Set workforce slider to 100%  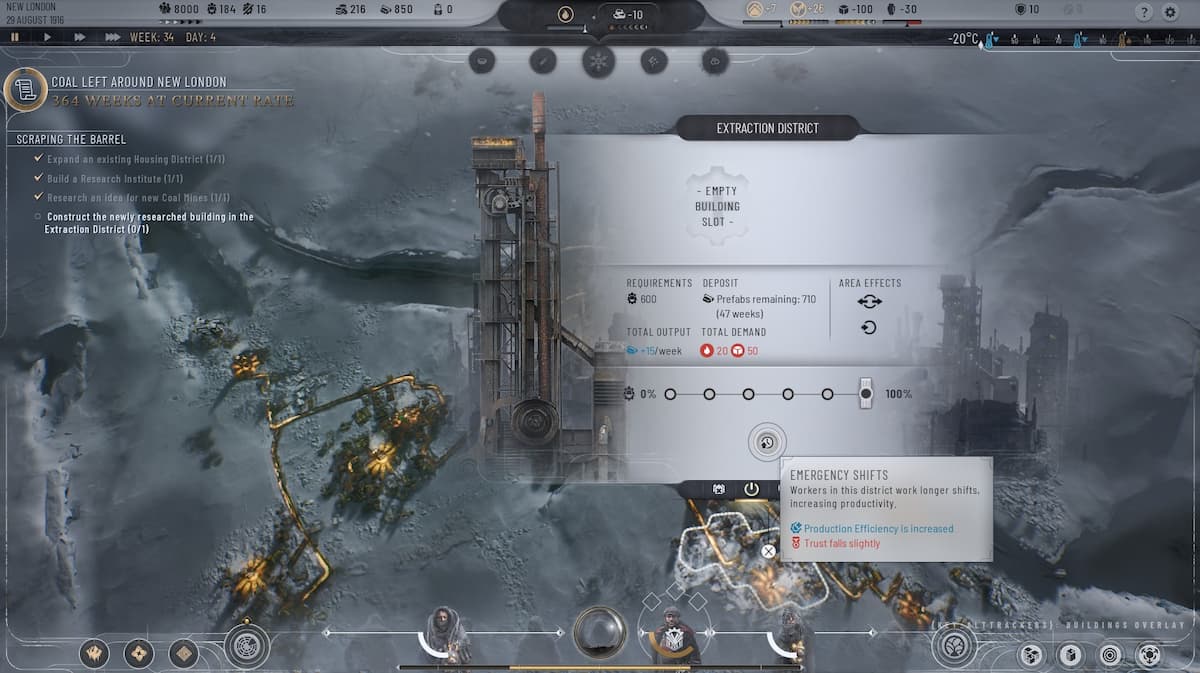click(866, 394)
